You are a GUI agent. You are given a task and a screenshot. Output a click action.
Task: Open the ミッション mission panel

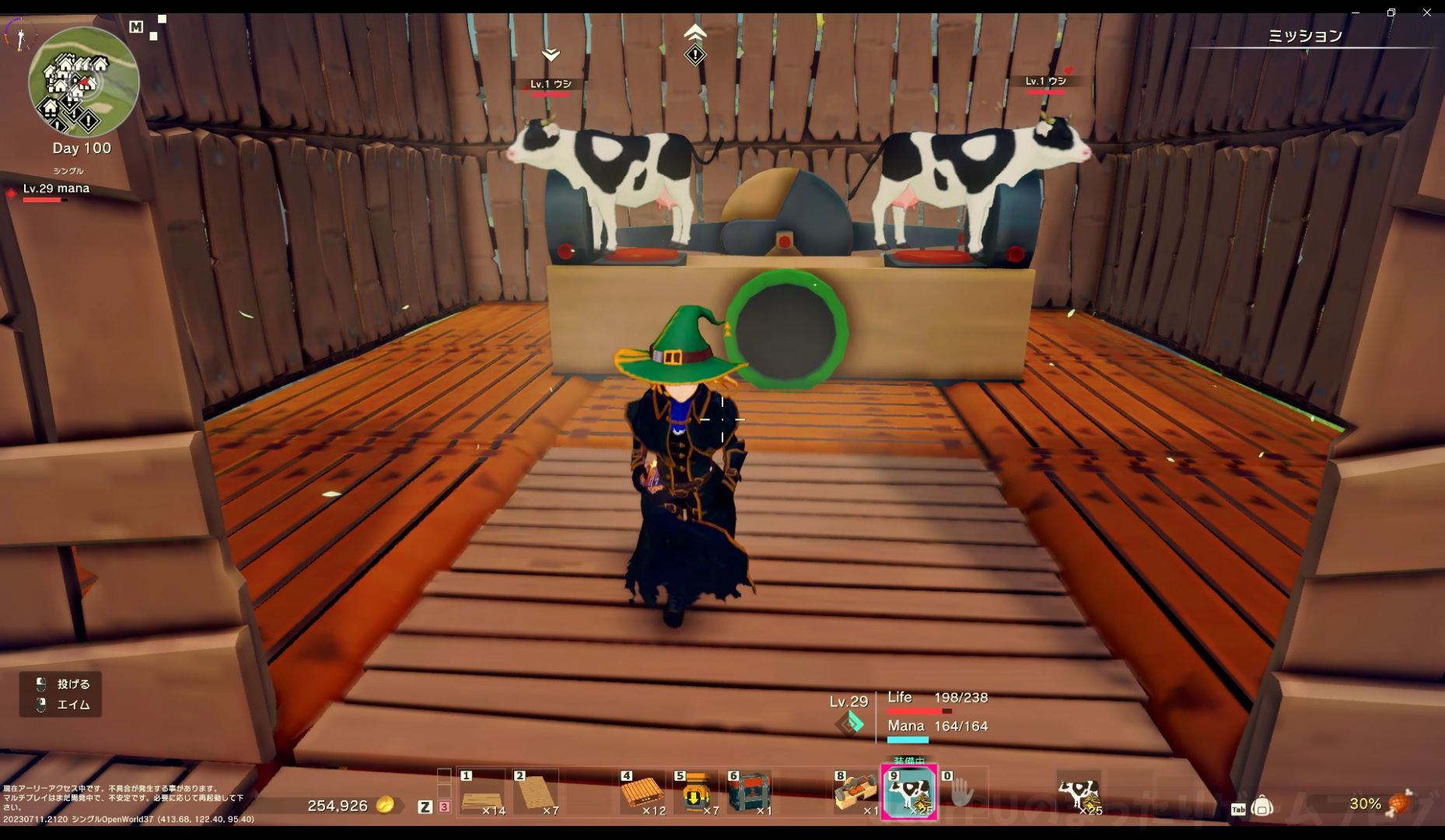coord(1305,36)
